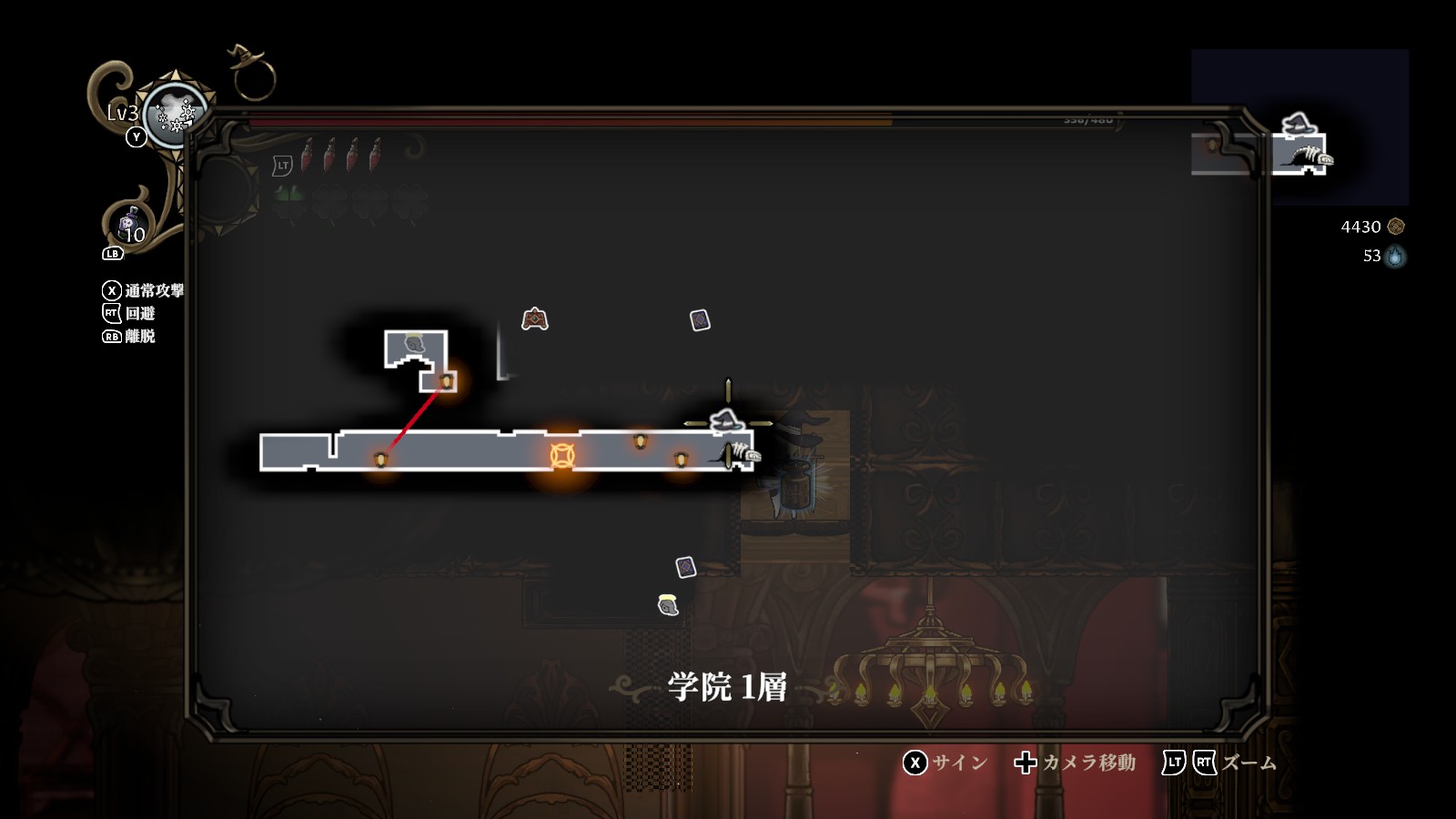This screenshot has height=819, width=1456.
Task: Click the haloed ghost marker in the upper room
Action: [414, 344]
